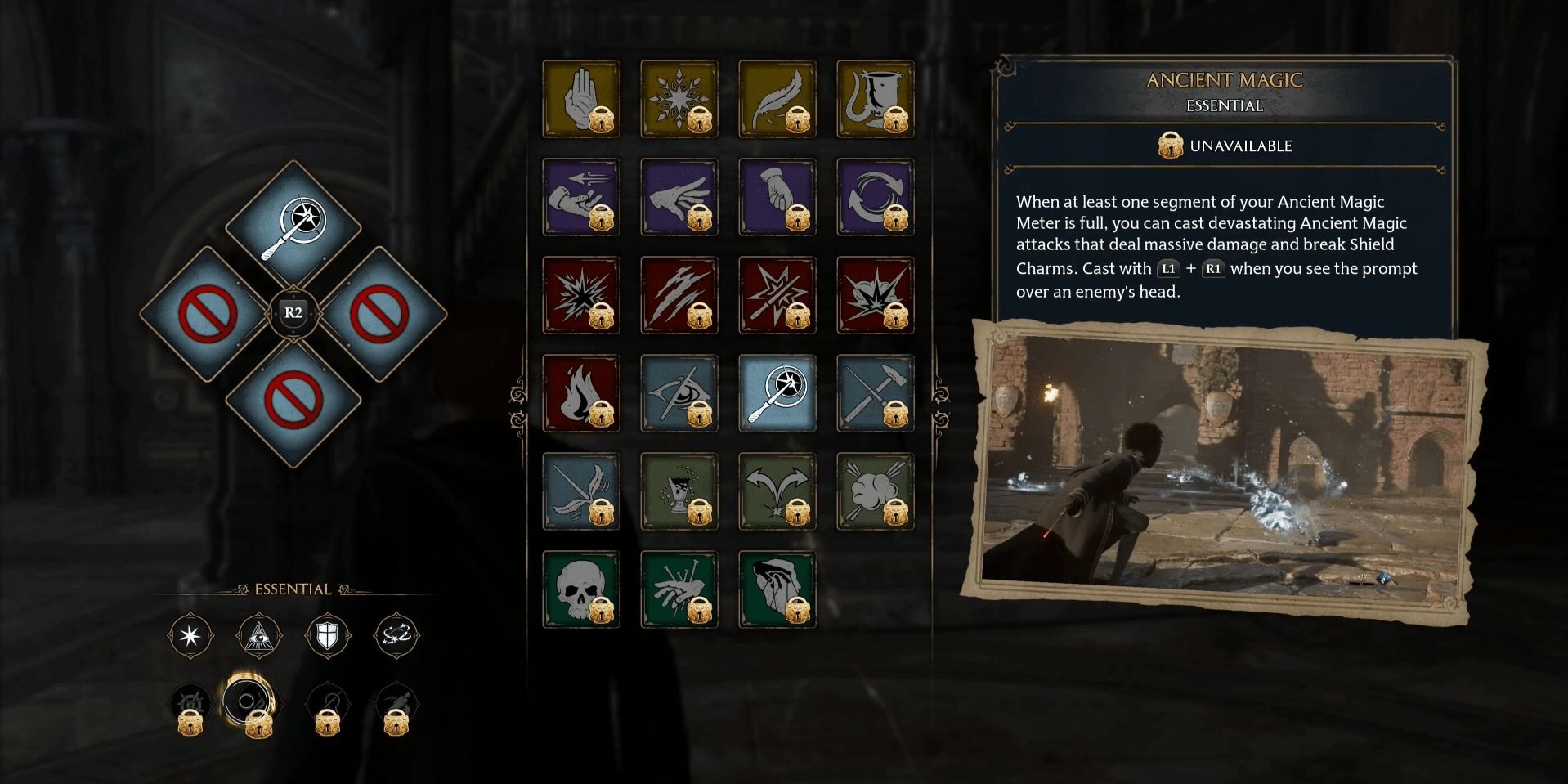Viewport: 1568px width, 784px height.
Task: Open the Accio spell in the purple row
Action: click(x=581, y=196)
